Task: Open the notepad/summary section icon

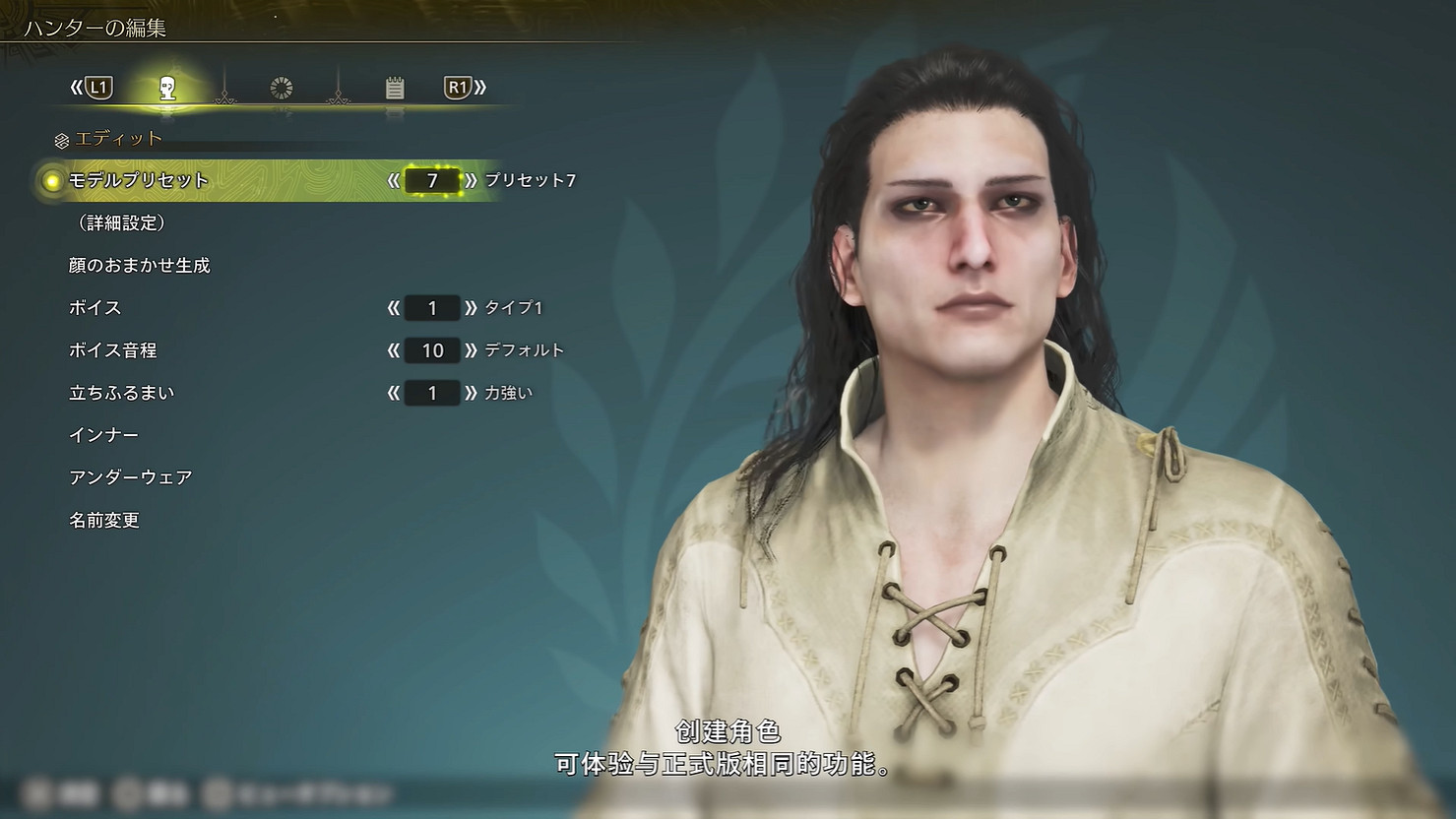Action: (x=395, y=88)
